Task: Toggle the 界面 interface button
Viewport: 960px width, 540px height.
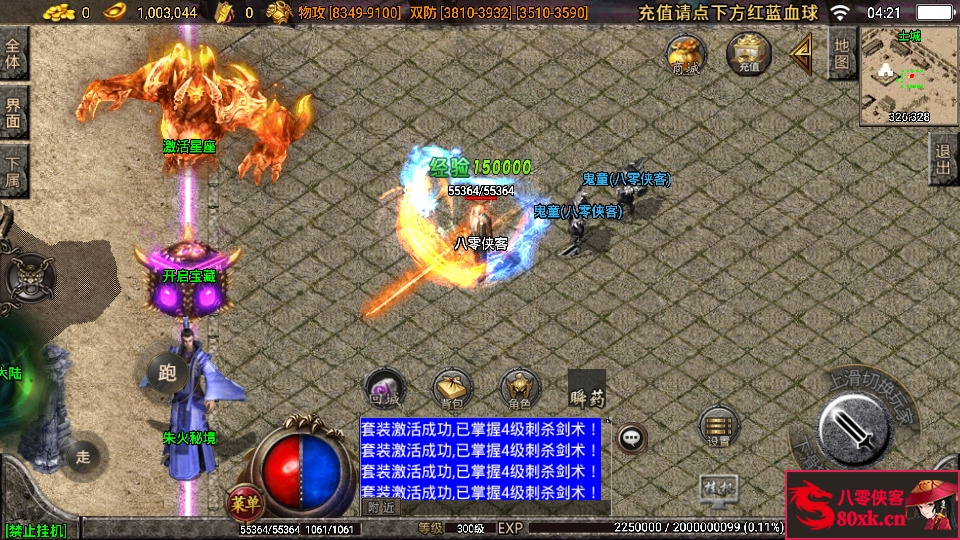Action: pos(14,111)
